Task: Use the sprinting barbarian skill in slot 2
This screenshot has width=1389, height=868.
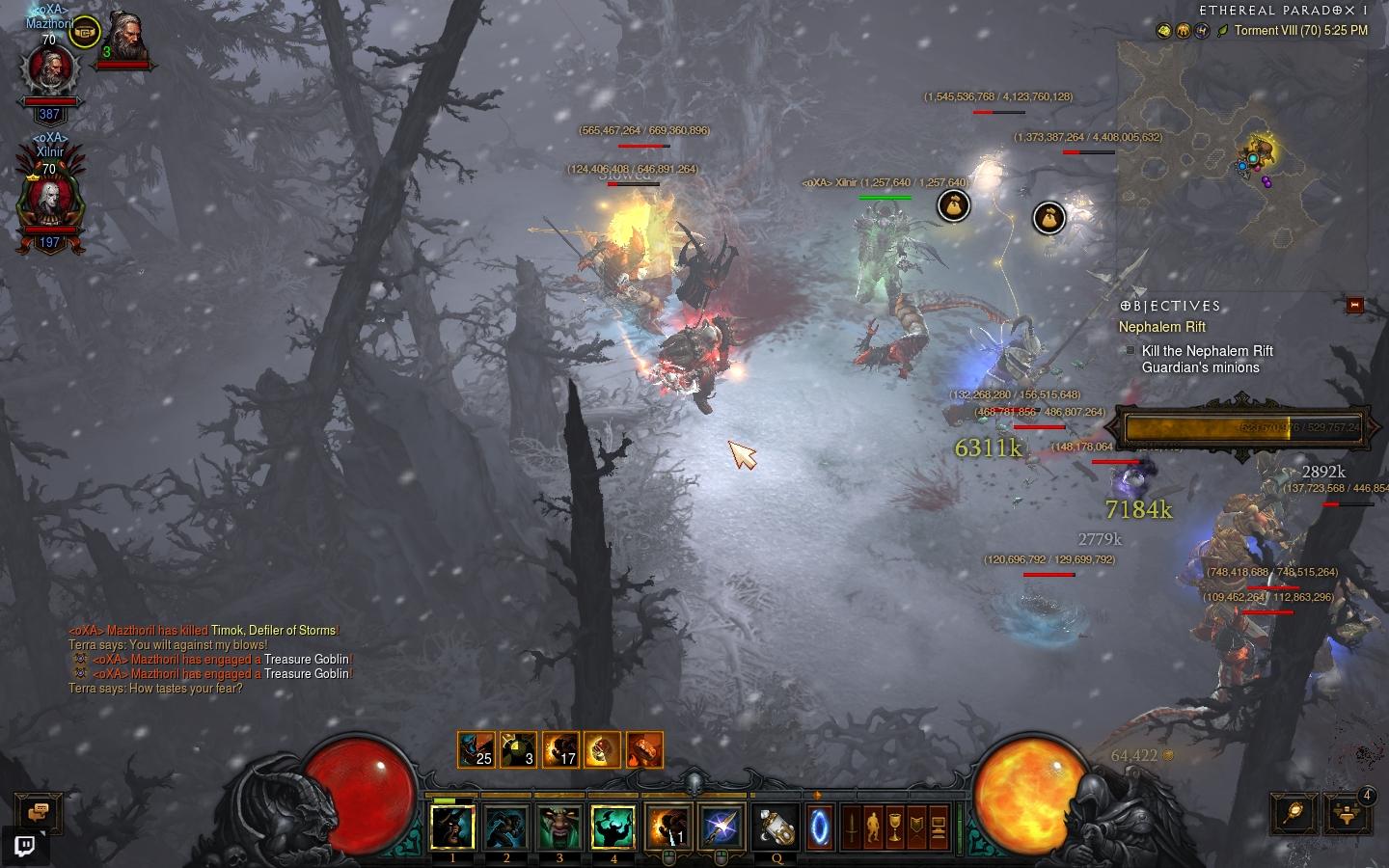Action: pyautogui.click(x=506, y=827)
